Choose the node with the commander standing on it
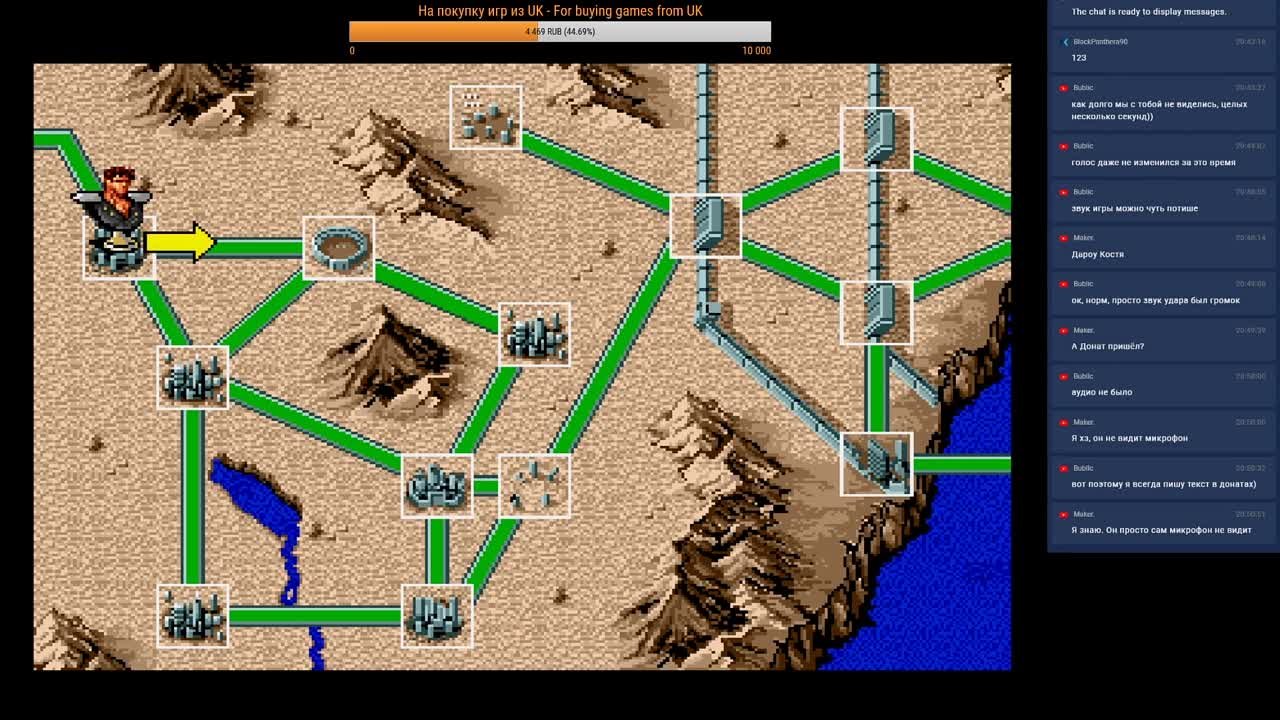Screen dimensions: 1280x720 118,243
